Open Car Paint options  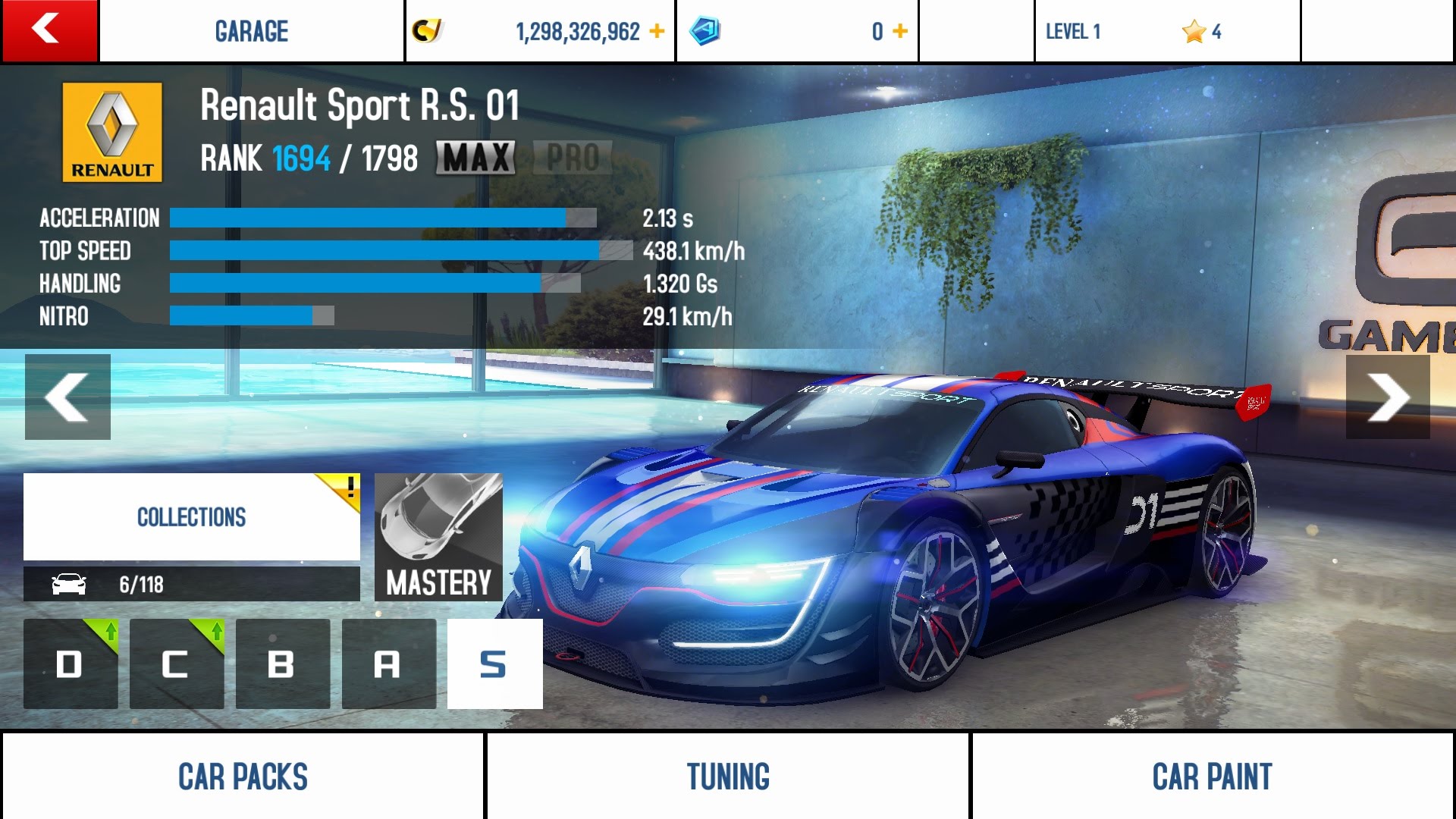tap(1212, 777)
